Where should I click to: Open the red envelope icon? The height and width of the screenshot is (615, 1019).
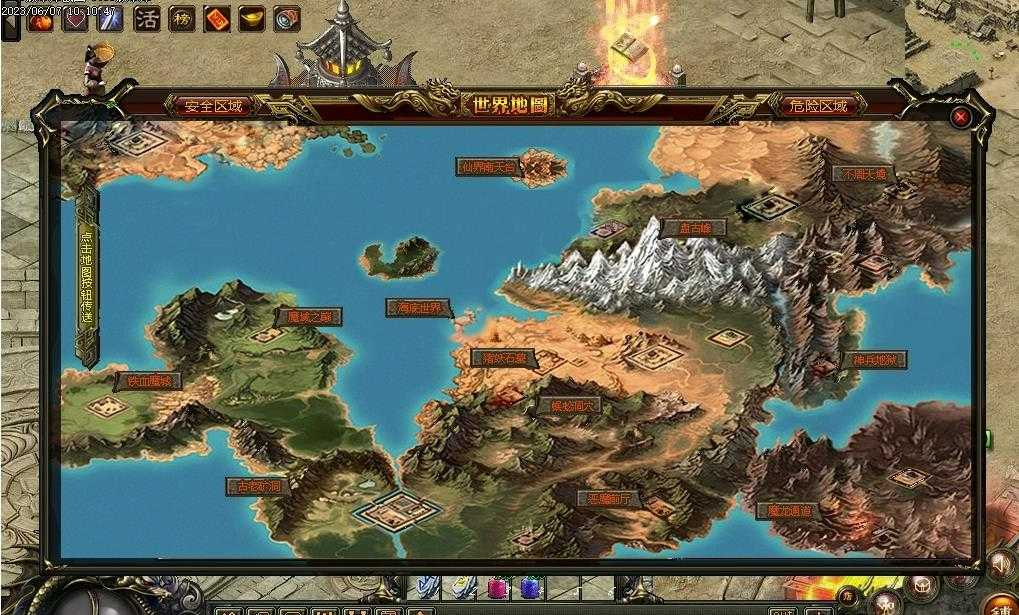pyautogui.click(x=217, y=18)
